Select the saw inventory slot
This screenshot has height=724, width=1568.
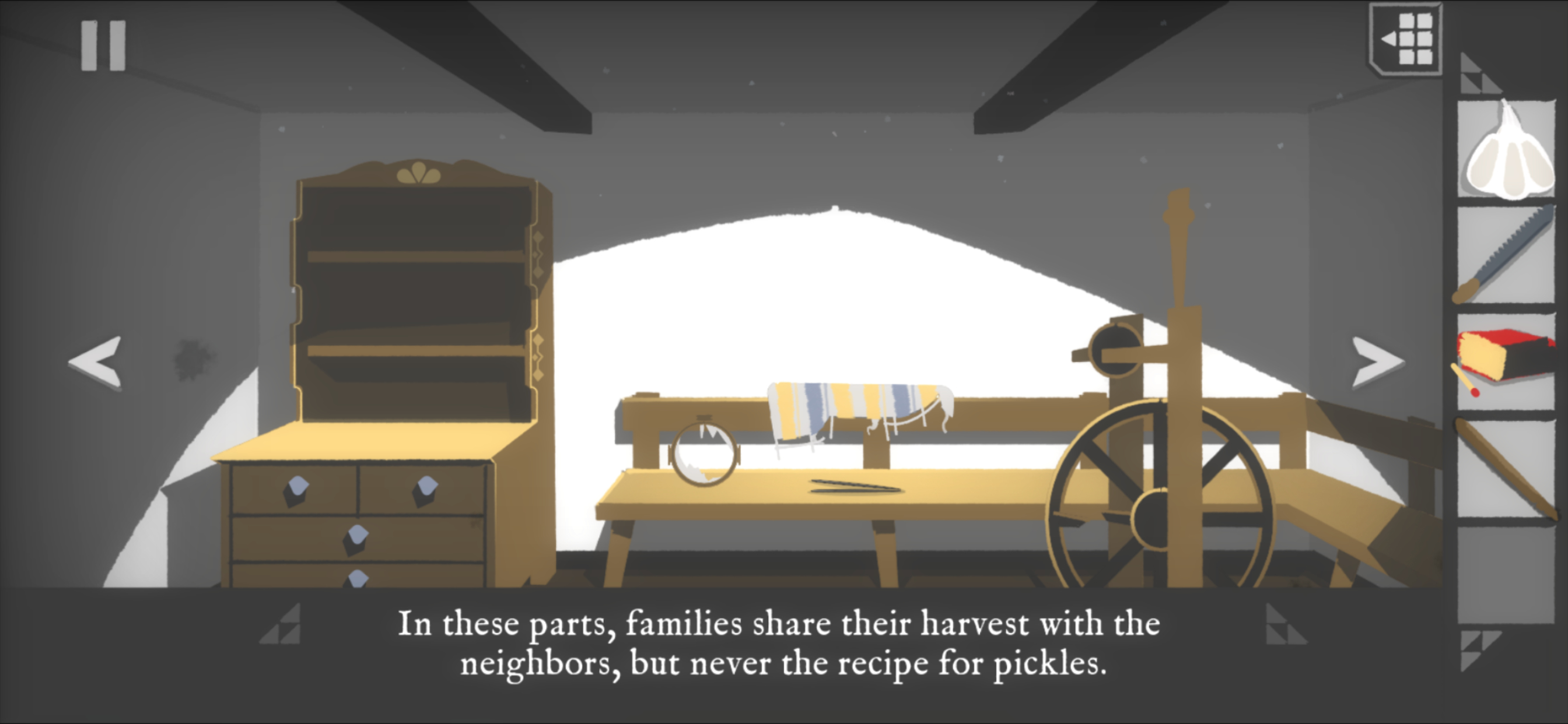[1507, 255]
